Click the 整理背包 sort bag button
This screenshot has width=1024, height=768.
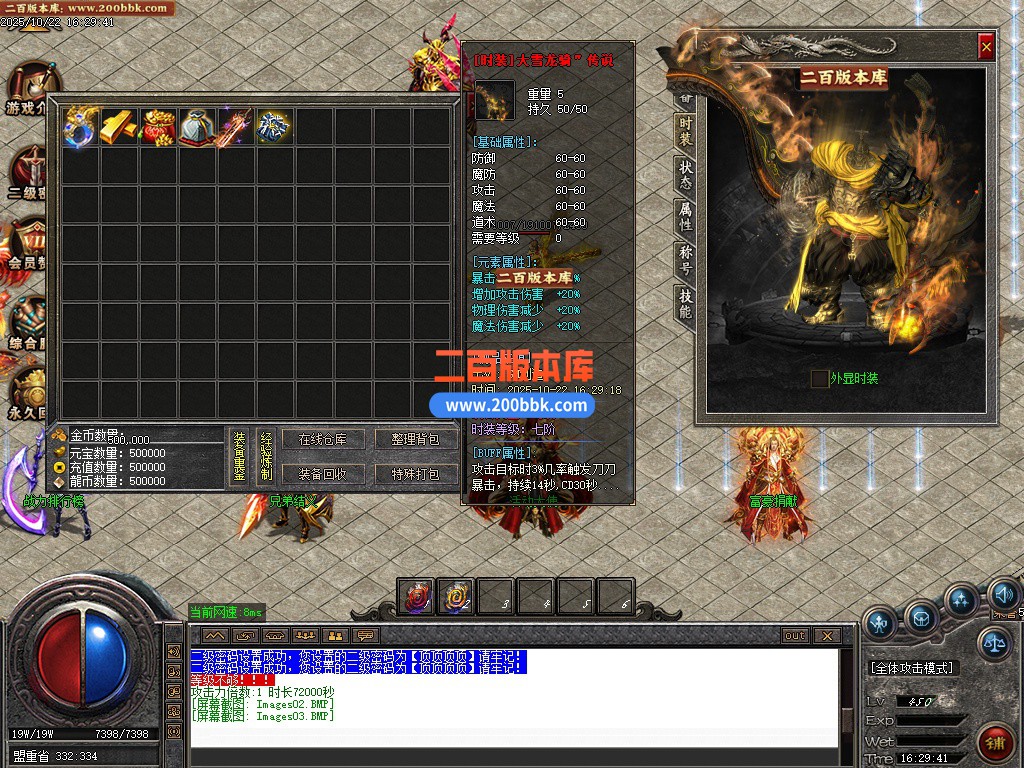point(415,440)
